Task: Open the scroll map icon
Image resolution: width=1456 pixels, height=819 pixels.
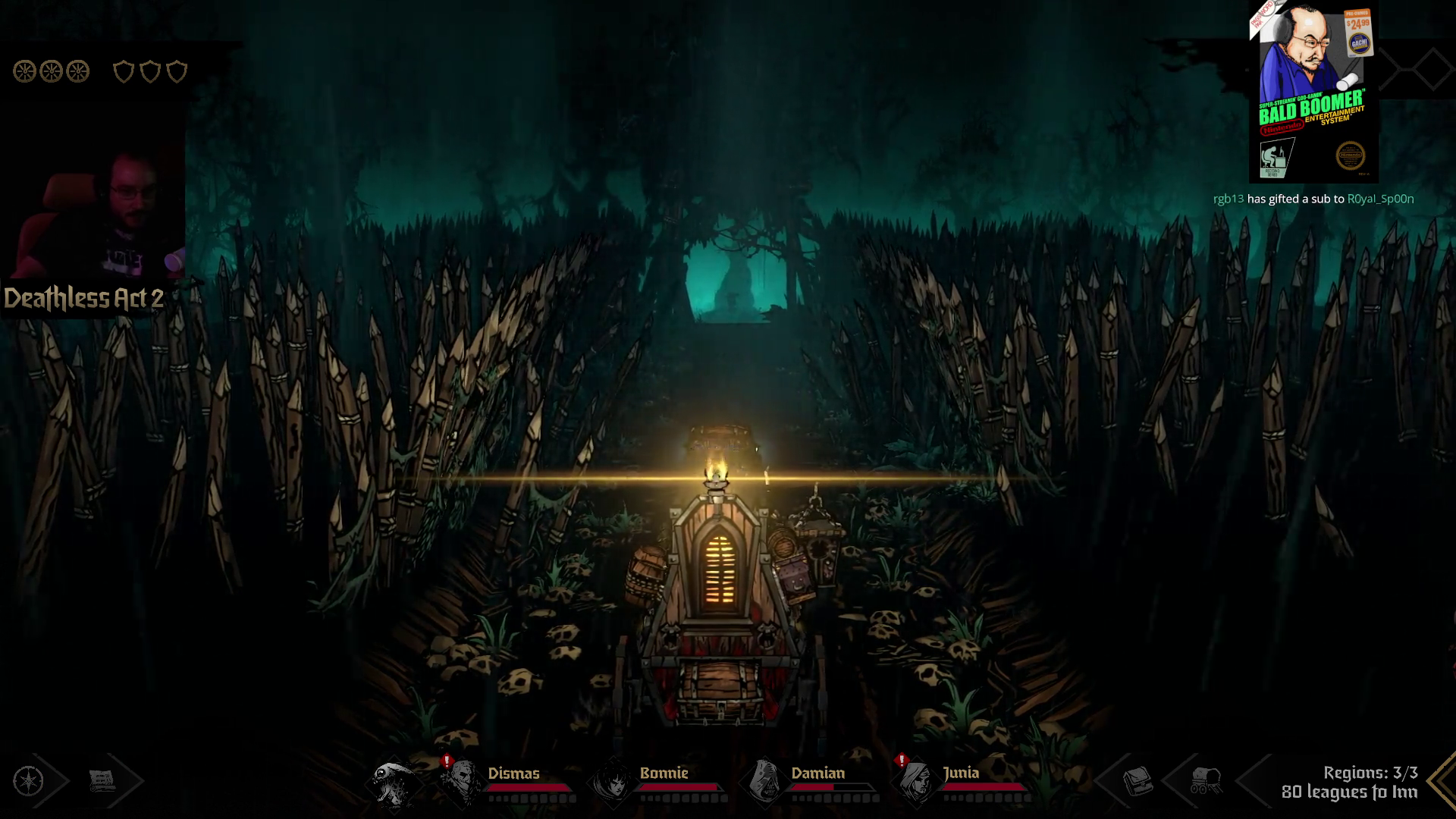Action: tap(102, 780)
